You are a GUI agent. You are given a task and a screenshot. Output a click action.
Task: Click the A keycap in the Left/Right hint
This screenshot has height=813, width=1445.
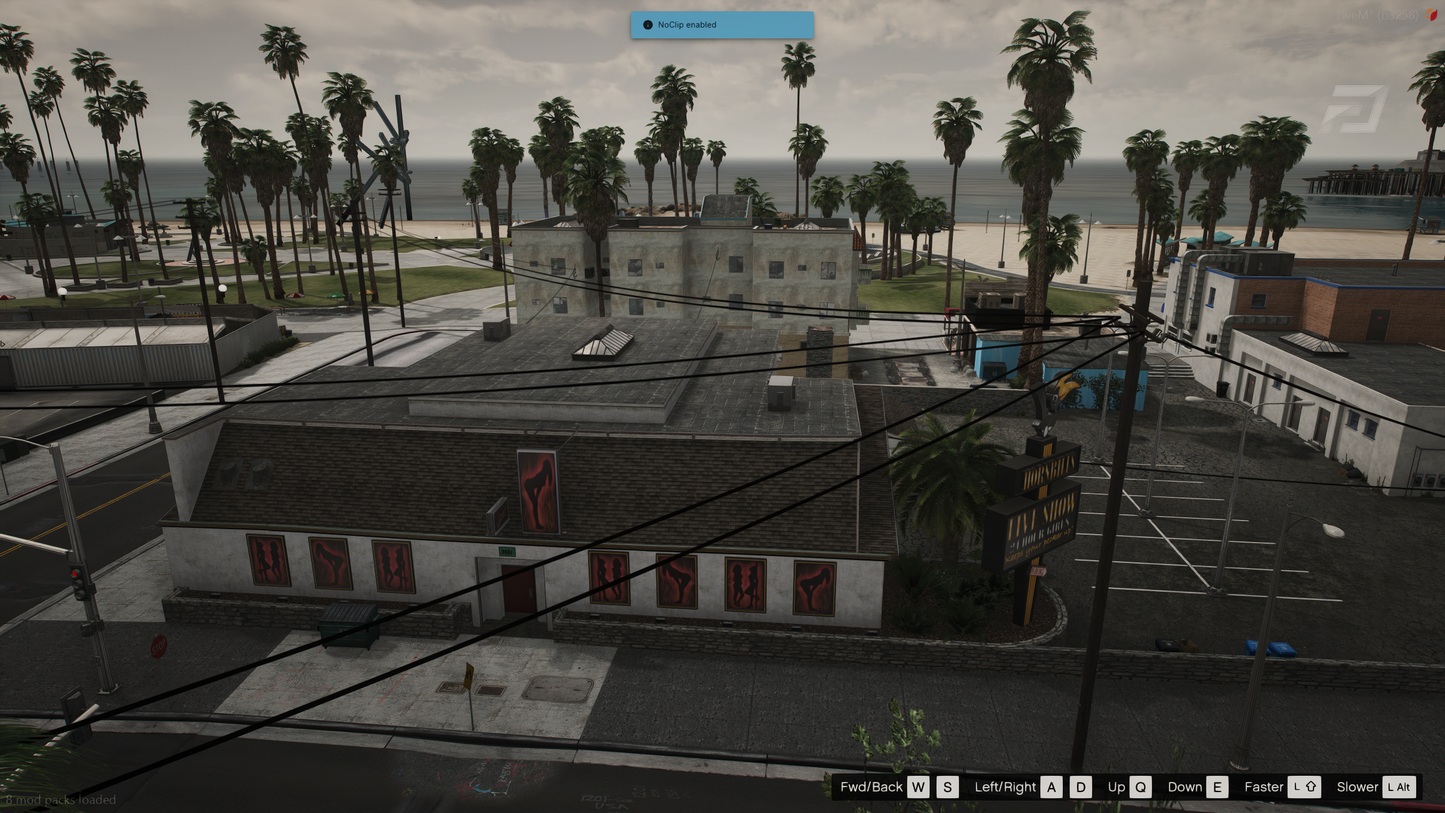pyautogui.click(x=1051, y=787)
